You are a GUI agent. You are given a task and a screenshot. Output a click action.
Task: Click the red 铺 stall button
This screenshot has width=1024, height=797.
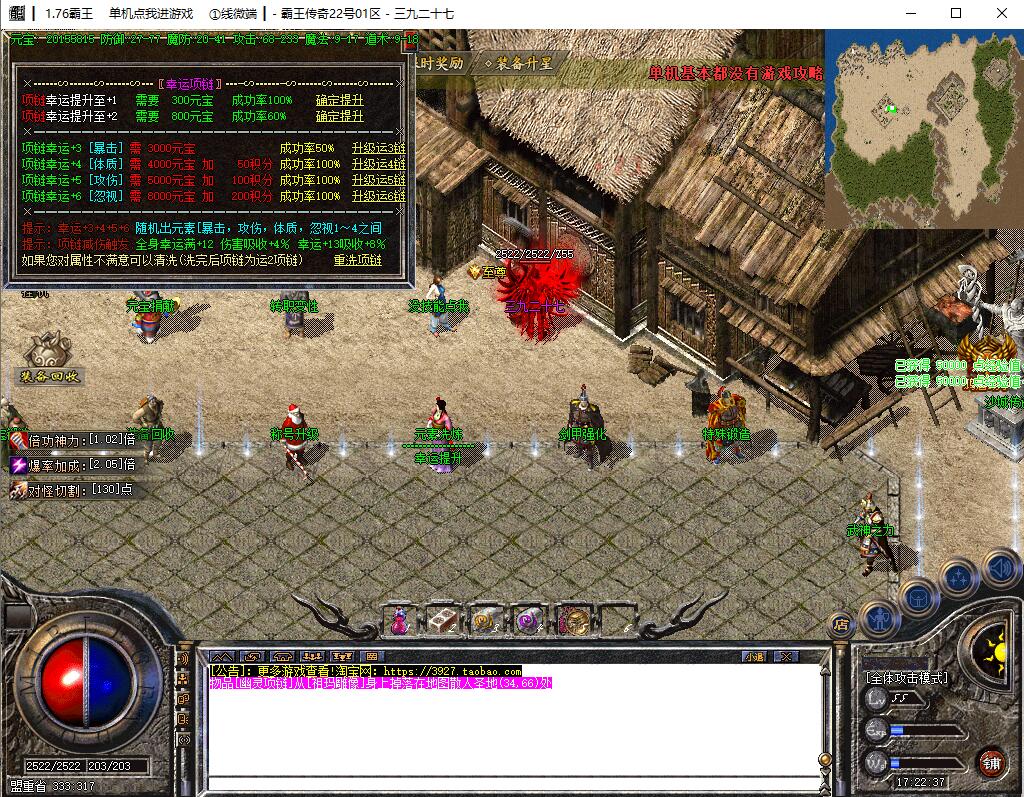tap(991, 761)
